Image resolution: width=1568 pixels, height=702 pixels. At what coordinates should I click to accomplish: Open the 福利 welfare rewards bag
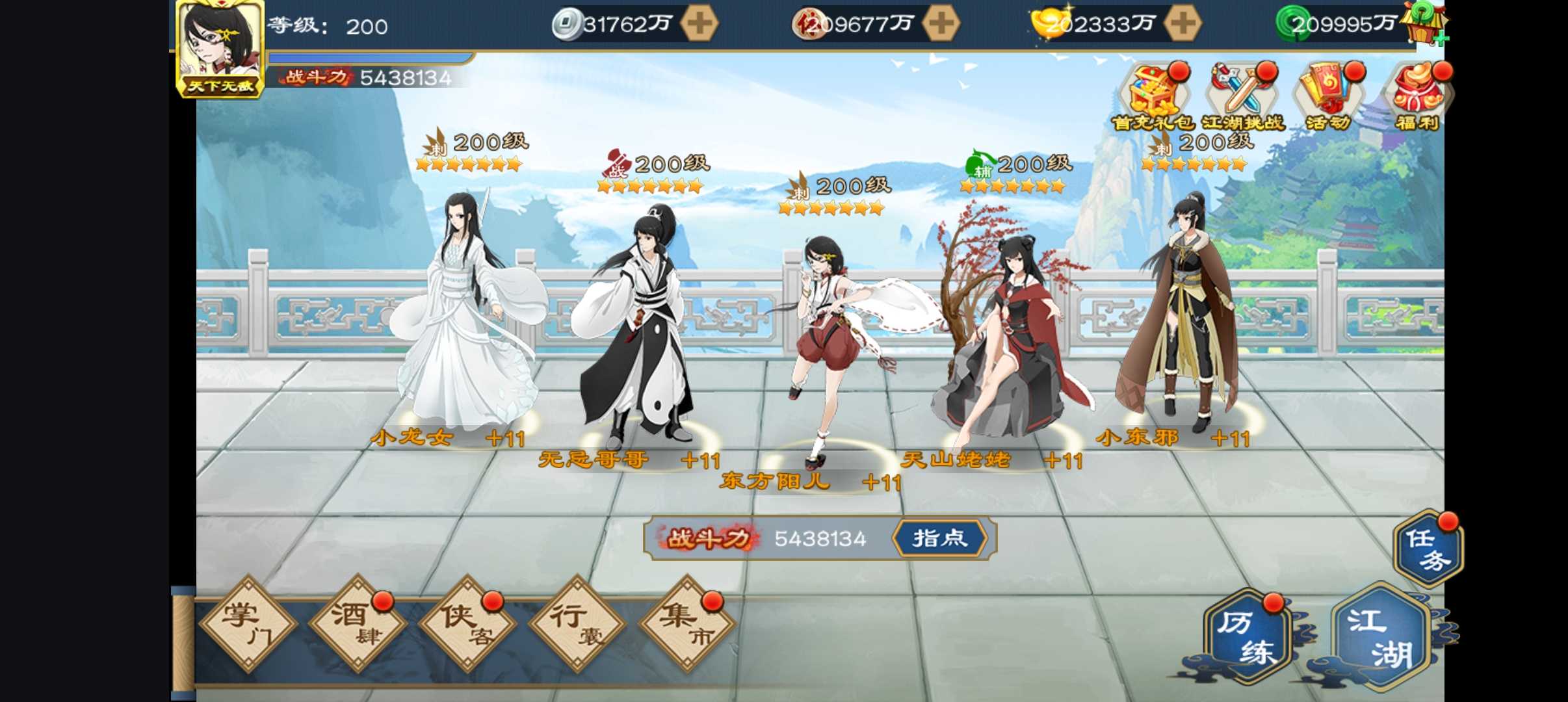pos(1417,97)
